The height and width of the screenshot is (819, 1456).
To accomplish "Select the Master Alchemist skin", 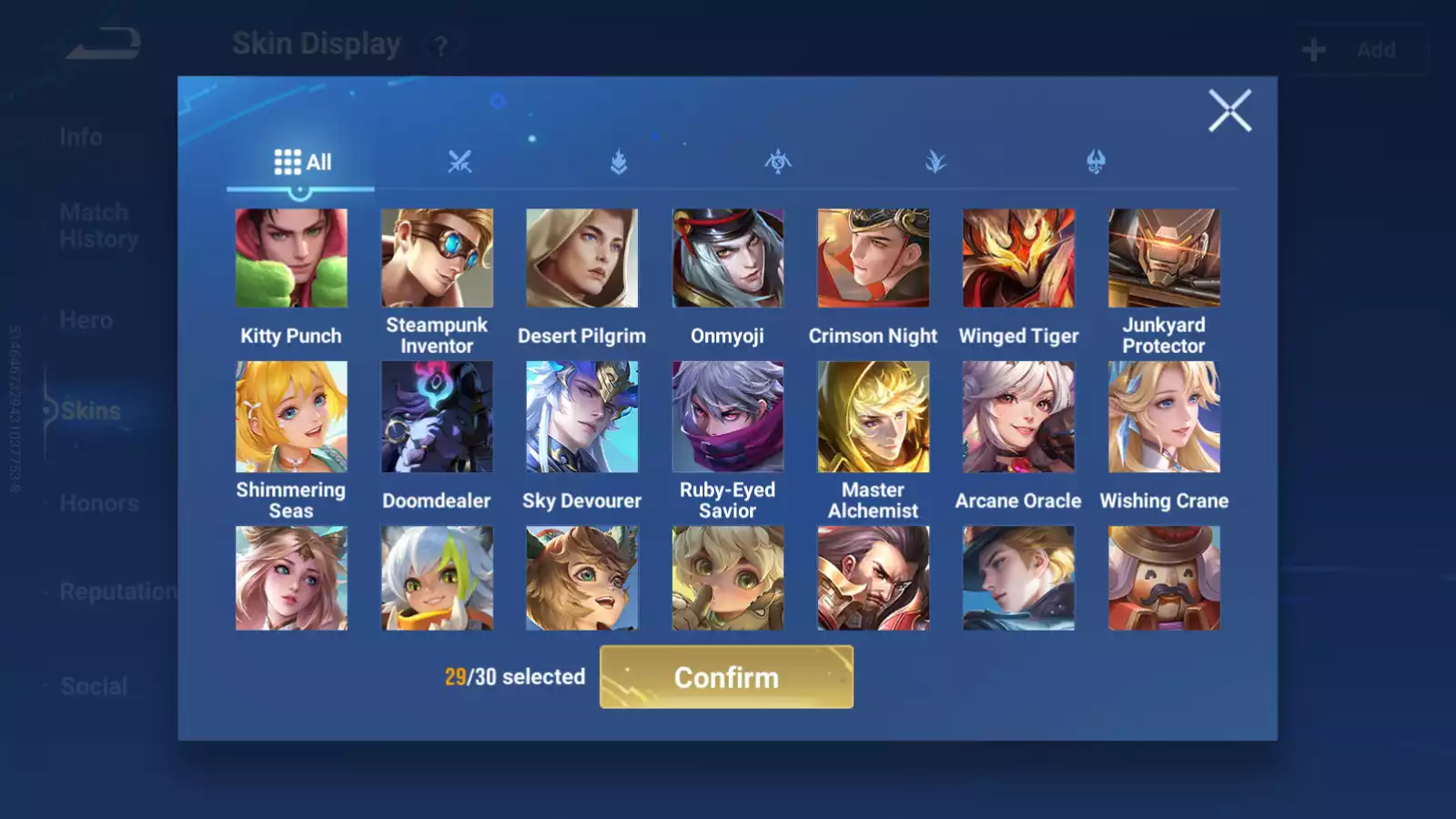I will pyautogui.click(x=873, y=417).
